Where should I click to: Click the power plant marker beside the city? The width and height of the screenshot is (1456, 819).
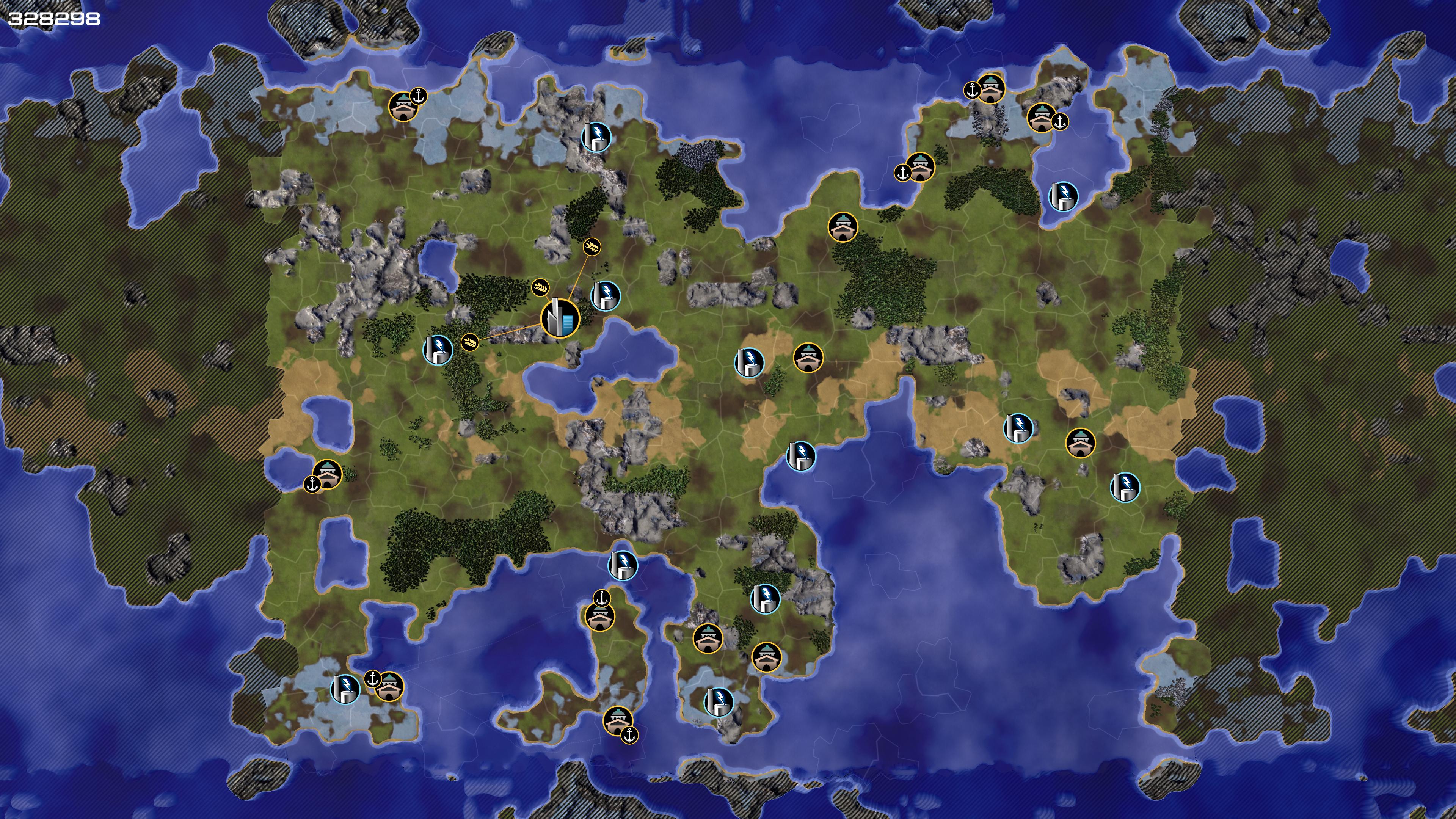(605, 296)
